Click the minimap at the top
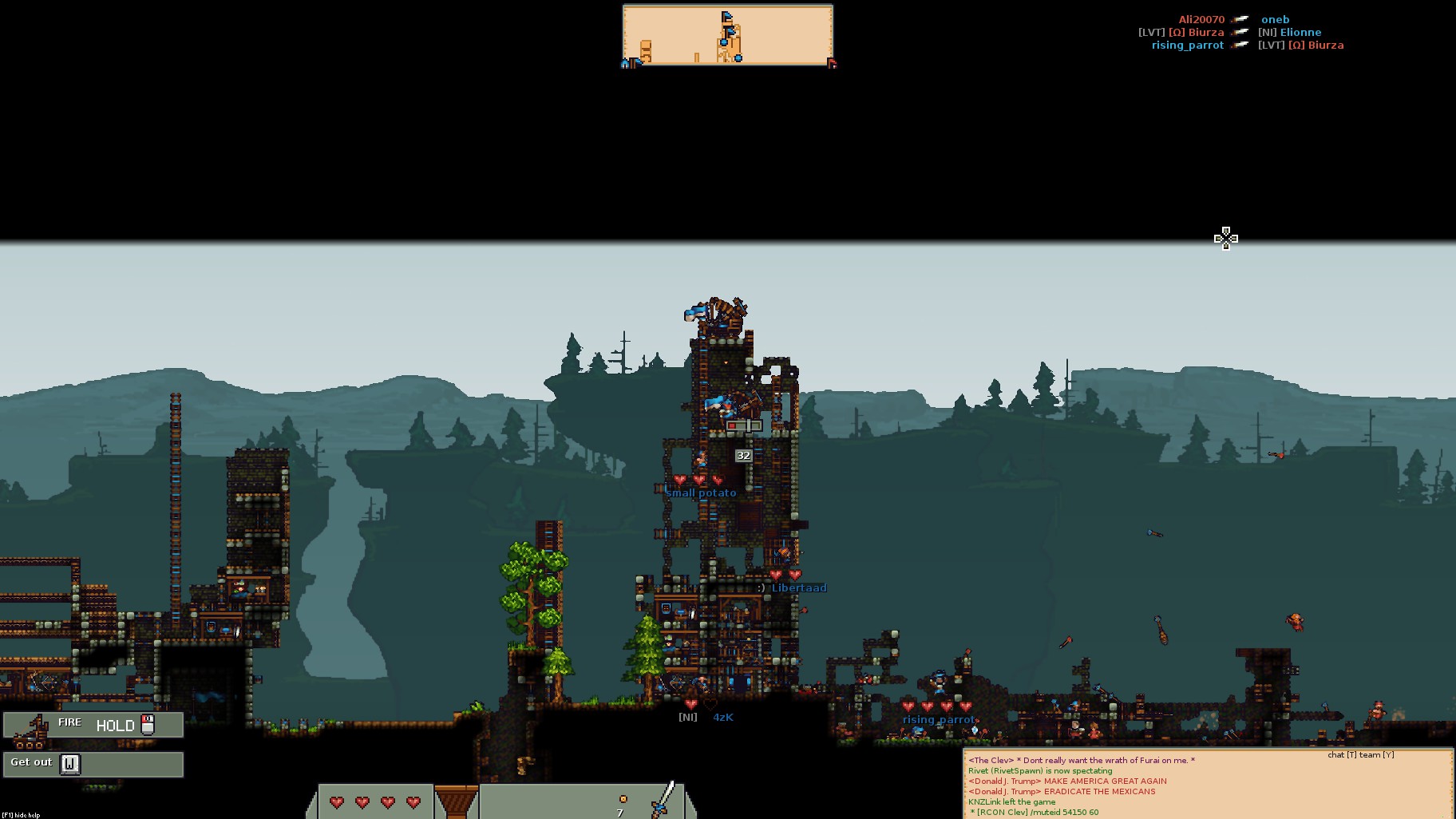This screenshot has width=1456, height=819. pos(727,36)
